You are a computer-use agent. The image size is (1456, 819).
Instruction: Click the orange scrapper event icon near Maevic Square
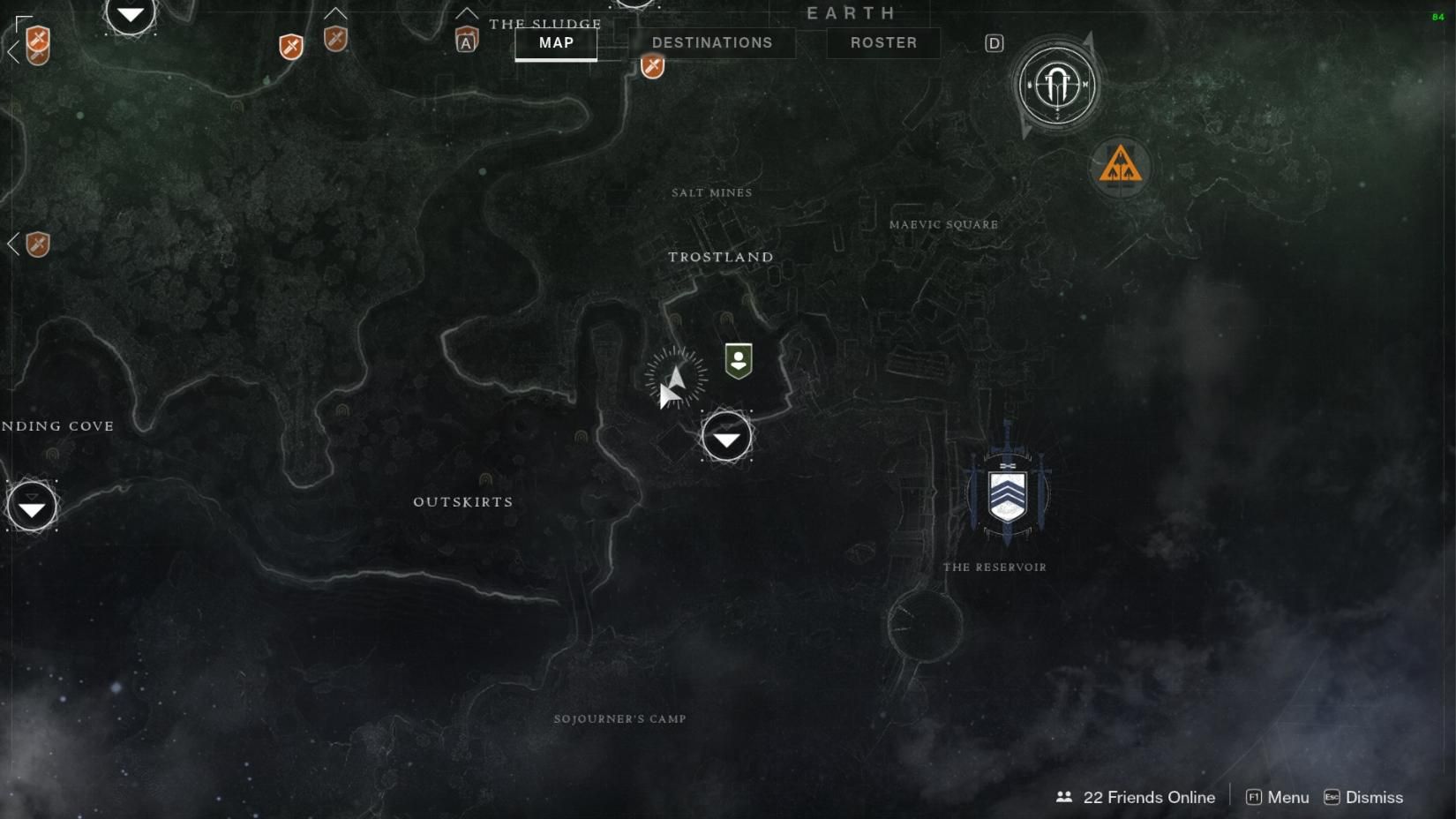click(x=1120, y=166)
